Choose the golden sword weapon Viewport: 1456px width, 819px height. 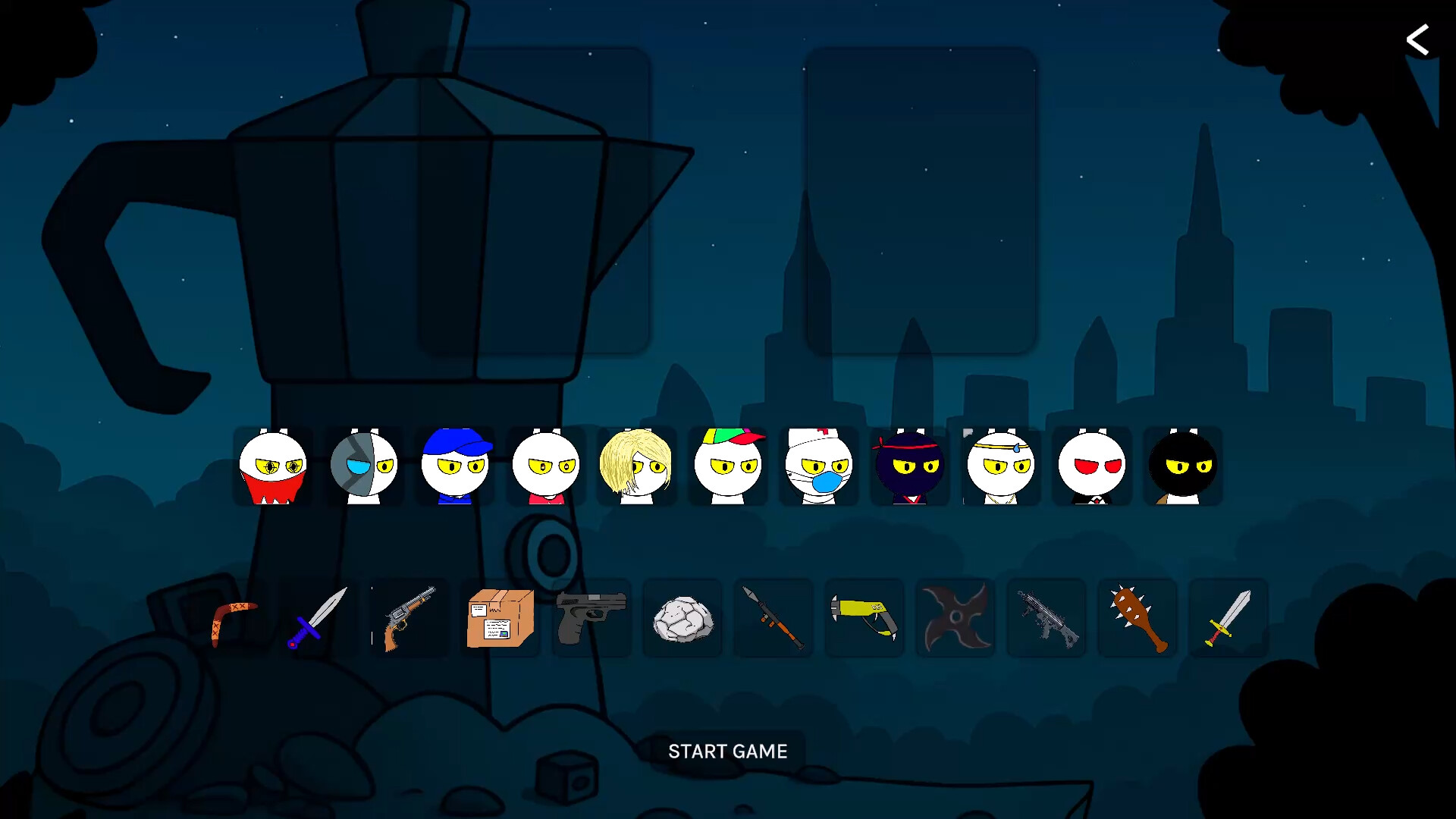(x=1228, y=618)
